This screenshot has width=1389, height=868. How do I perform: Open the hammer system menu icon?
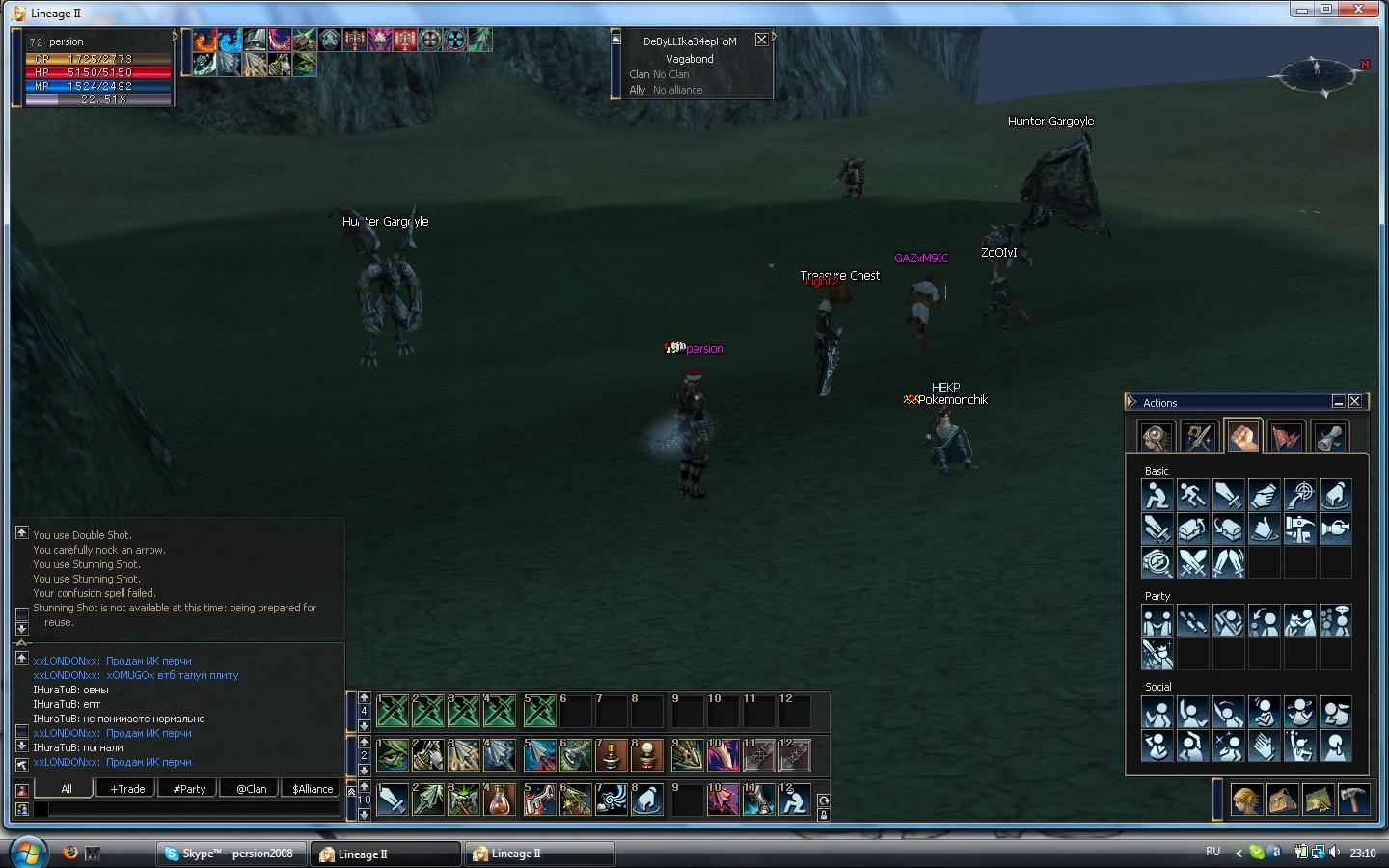point(1353,800)
